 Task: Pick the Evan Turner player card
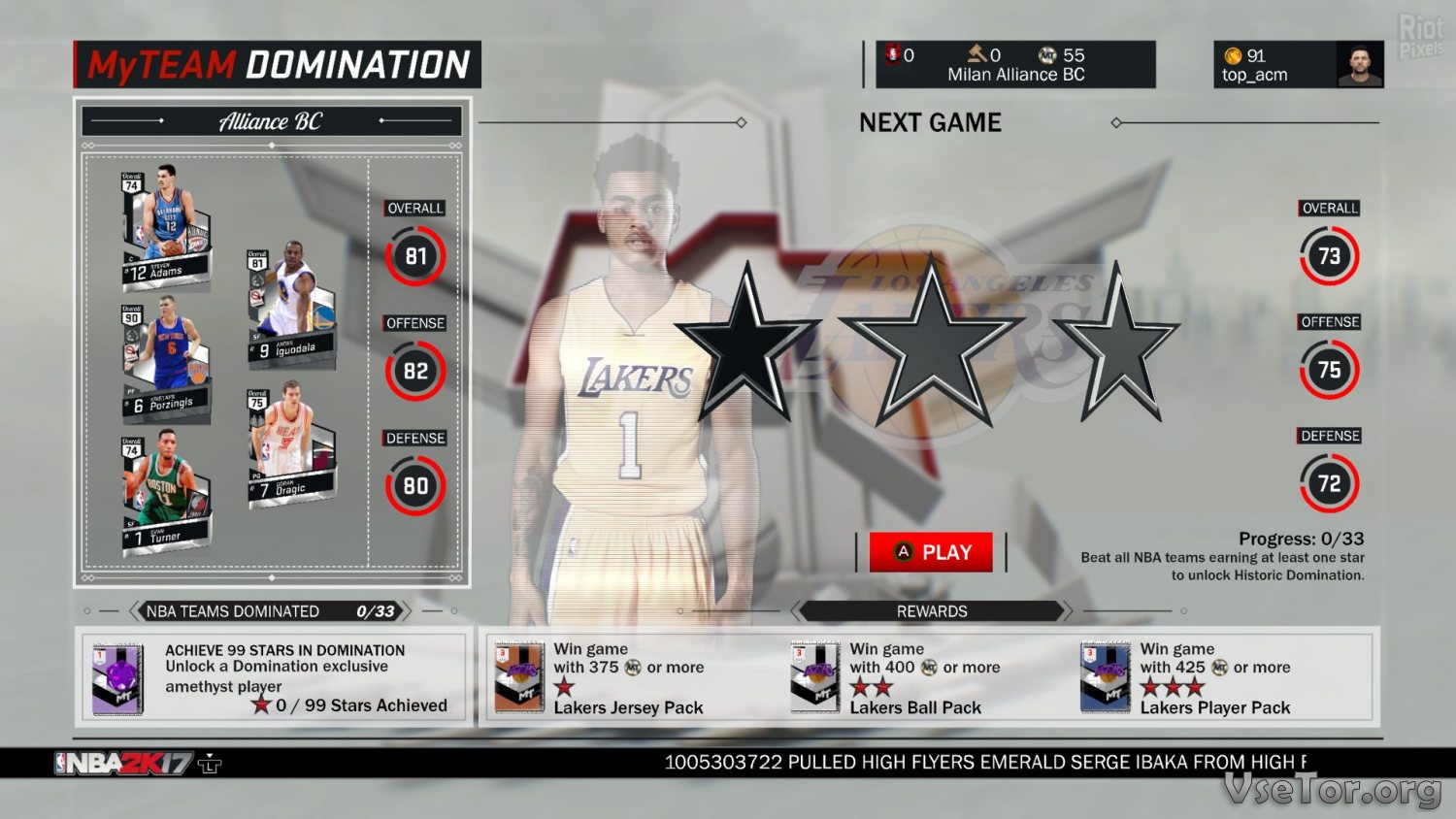[165, 492]
